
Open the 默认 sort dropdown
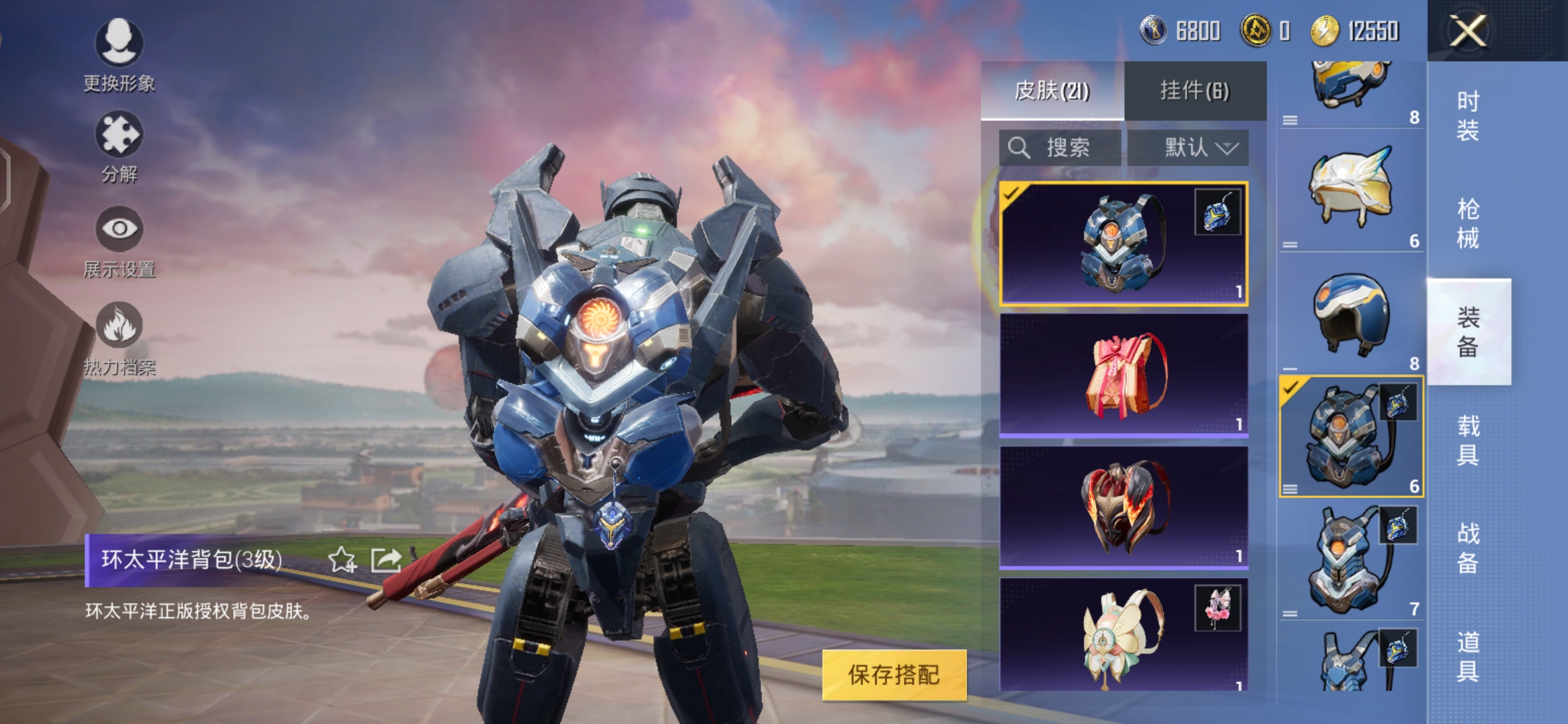click(1187, 147)
